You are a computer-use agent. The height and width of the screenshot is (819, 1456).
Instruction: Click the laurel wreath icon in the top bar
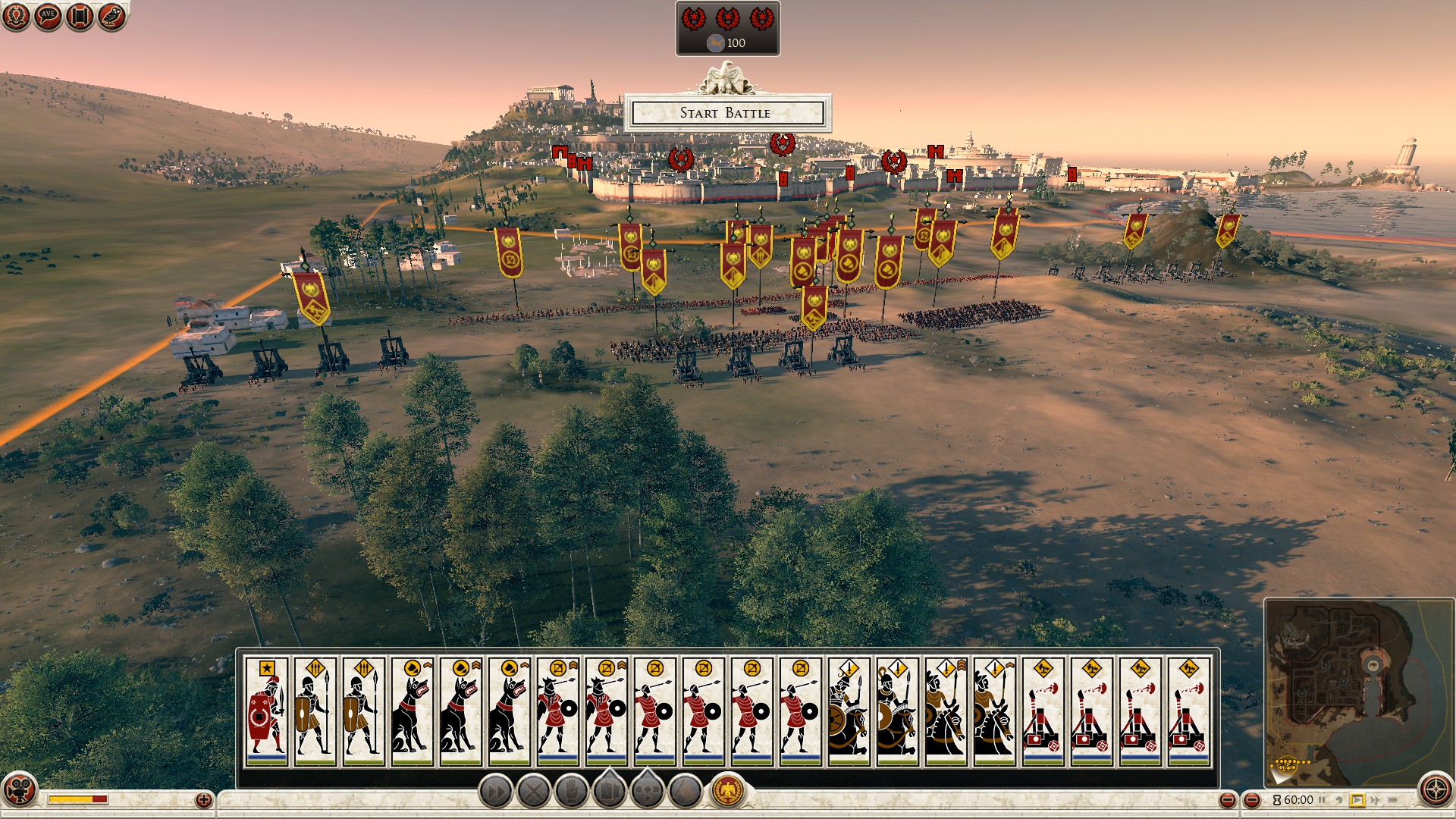pos(16,16)
